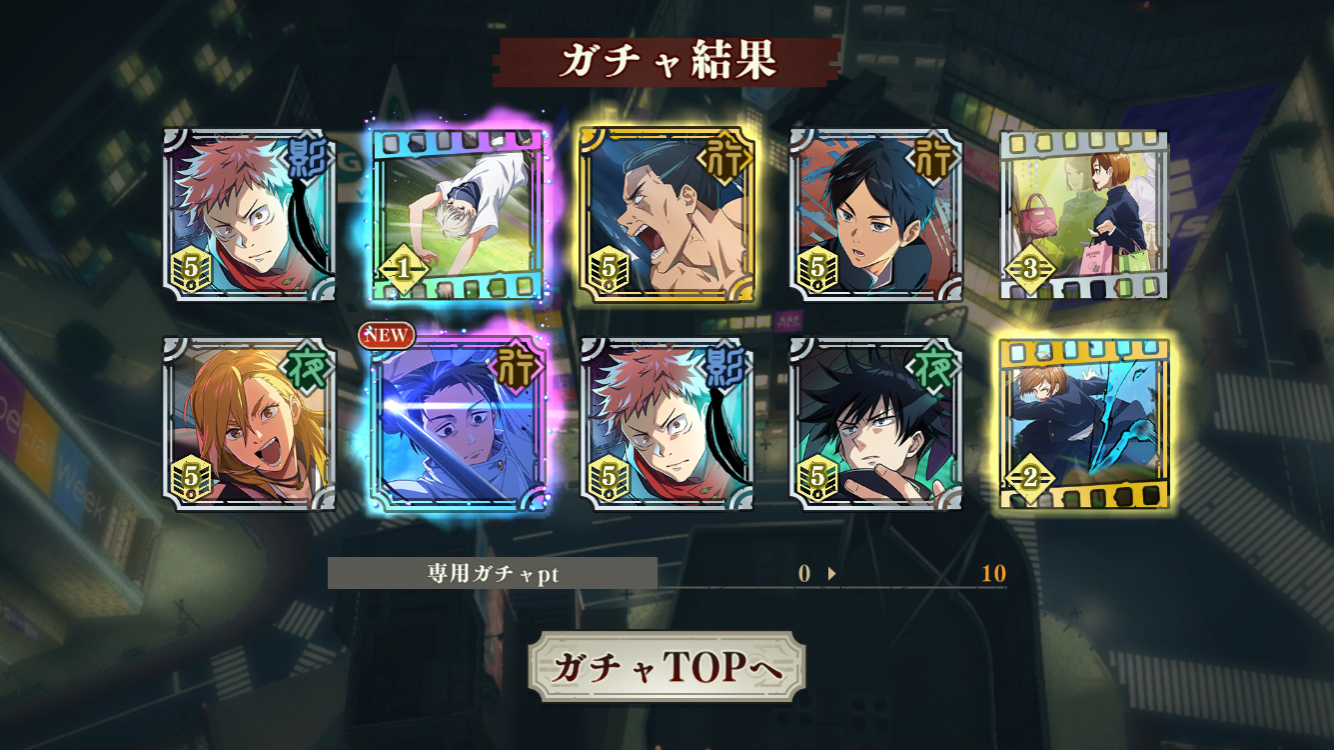Image resolution: width=1334 pixels, height=750 pixels.
Task: Open the handstand memory card with rank 1
Action: [x=458, y=215]
